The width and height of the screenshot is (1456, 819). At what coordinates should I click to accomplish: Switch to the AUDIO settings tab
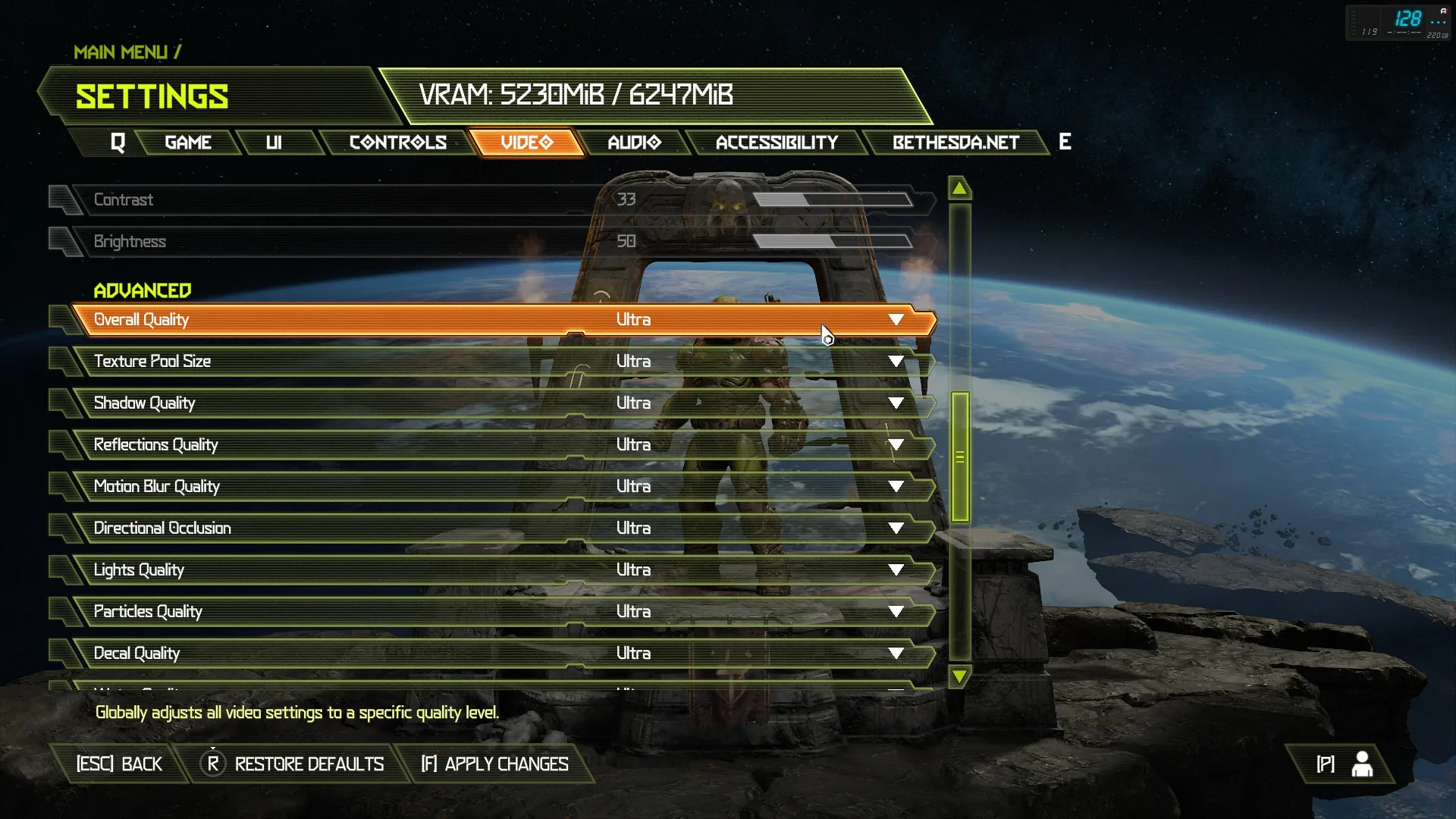click(634, 142)
